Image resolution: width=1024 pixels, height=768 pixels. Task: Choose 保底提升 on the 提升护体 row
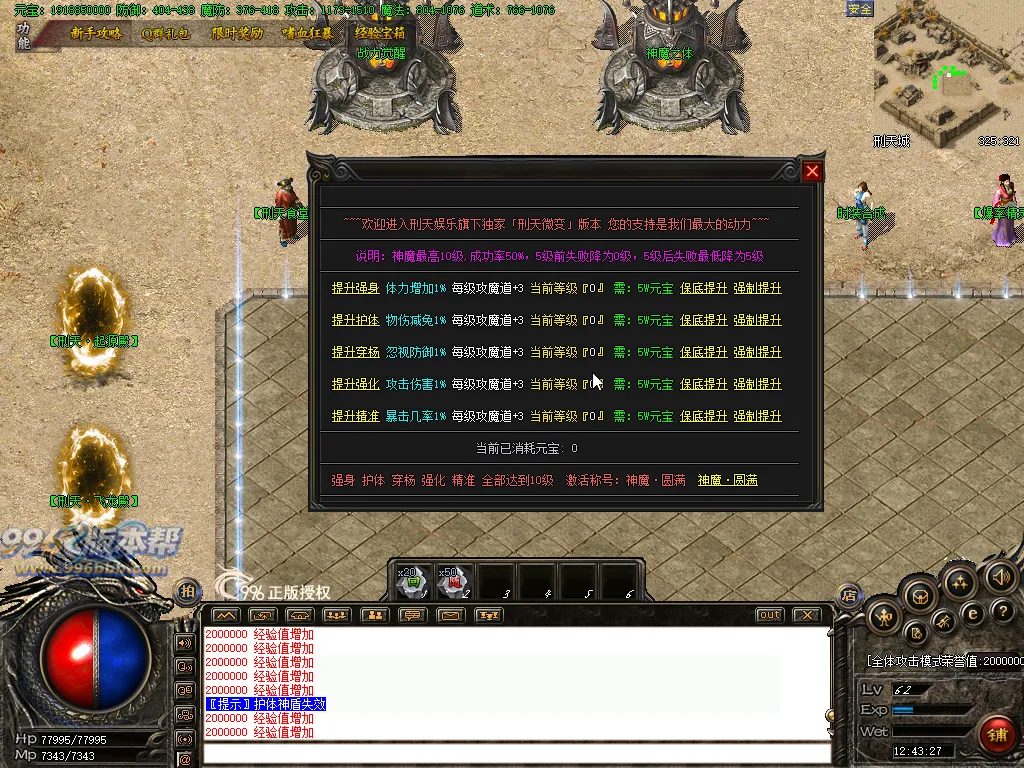pos(704,320)
